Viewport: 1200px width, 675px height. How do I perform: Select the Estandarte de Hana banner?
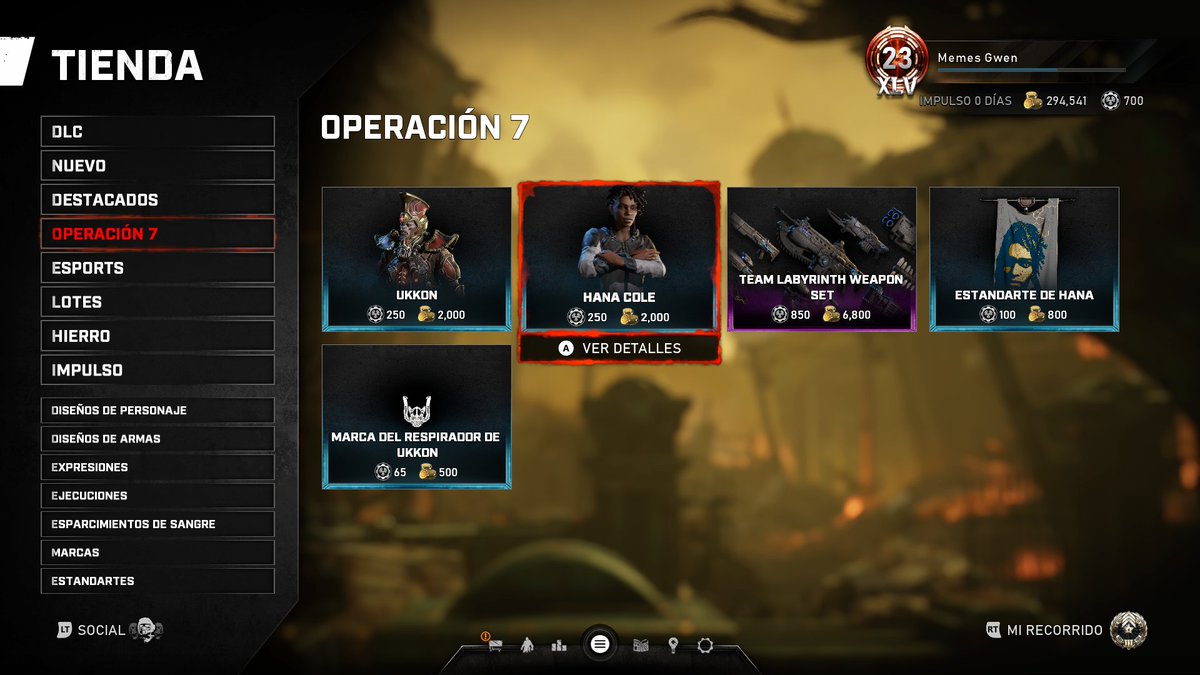(1024, 258)
